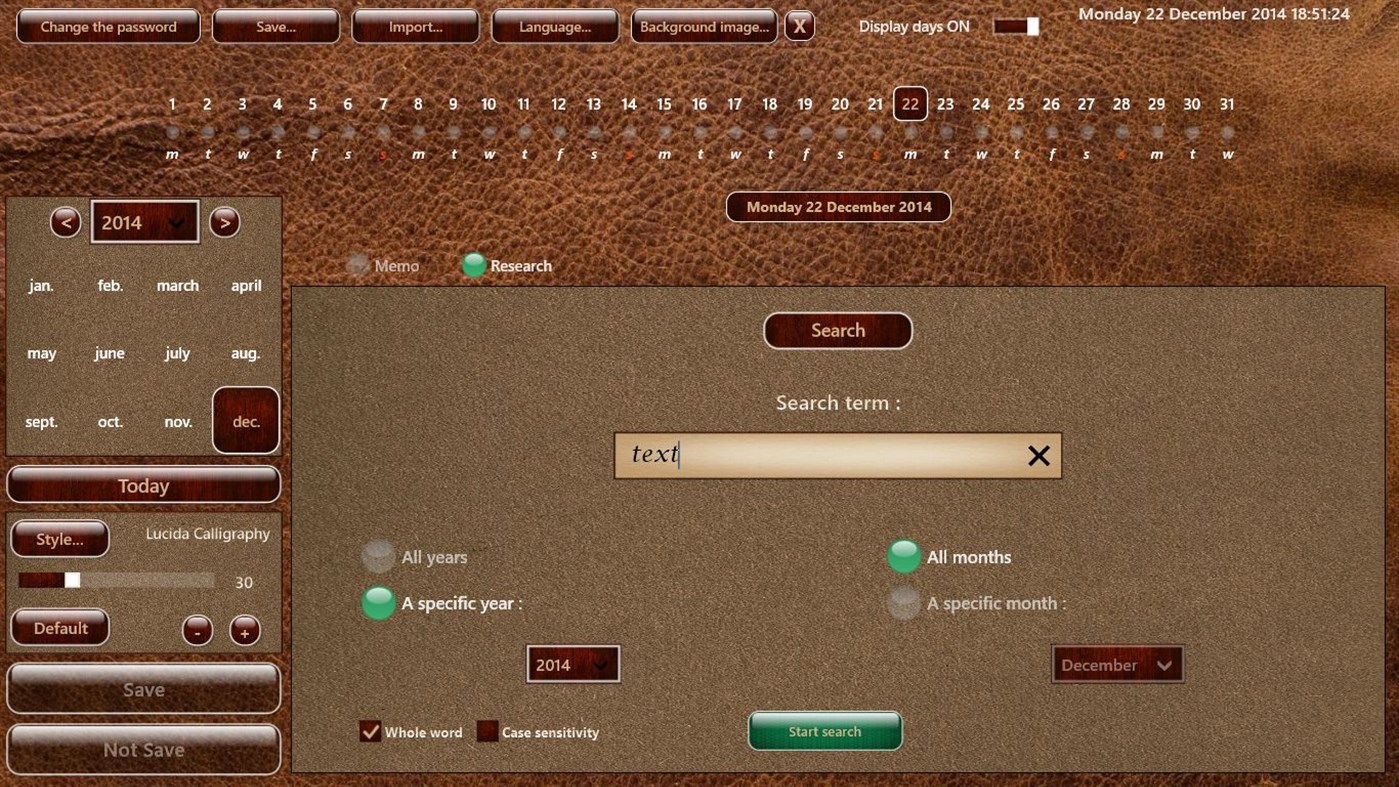Open the December month dropdown
This screenshot has height=787, width=1399.
tap(1117, 663)
